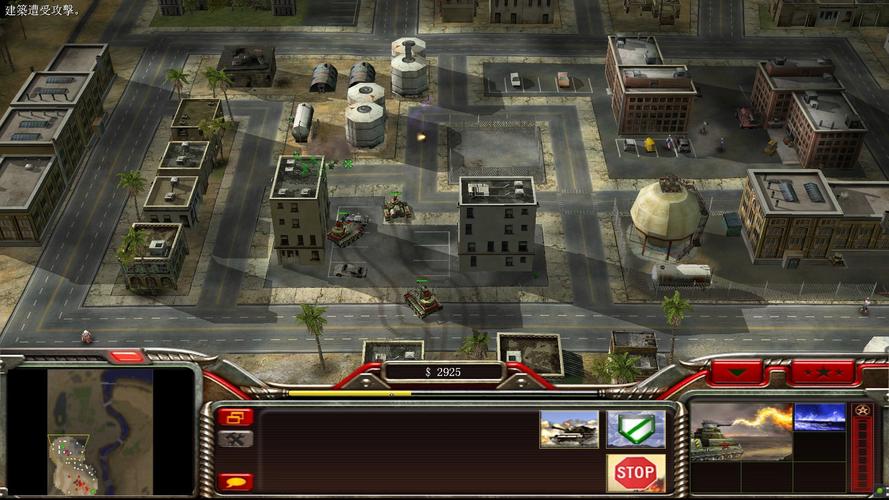The image size is (889, 500).
Task: Click the red overlapping-windows button
Action: pyautogui.click(x=235, y=417)
